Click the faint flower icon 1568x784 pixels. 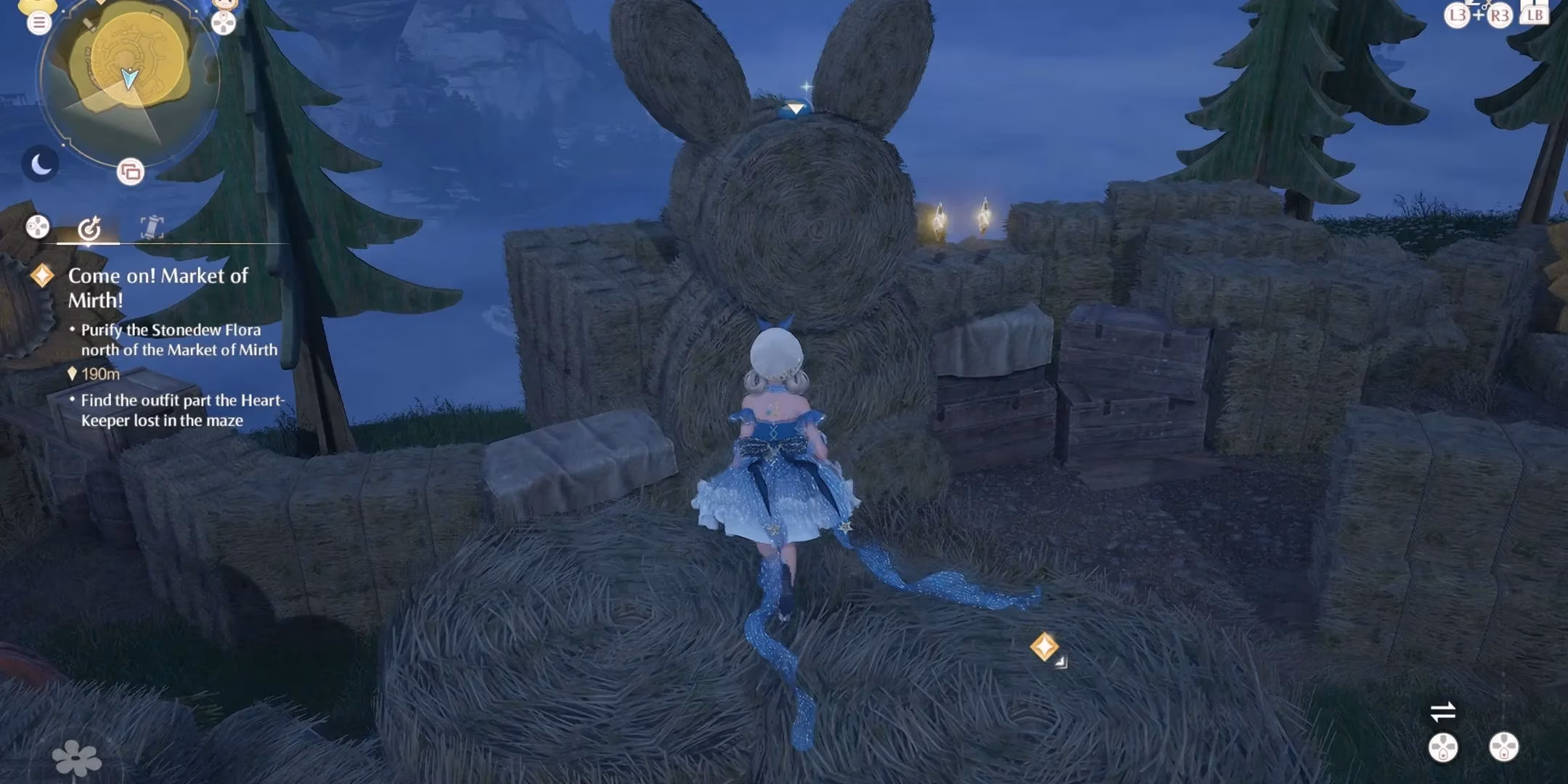(x=76, y=759)
